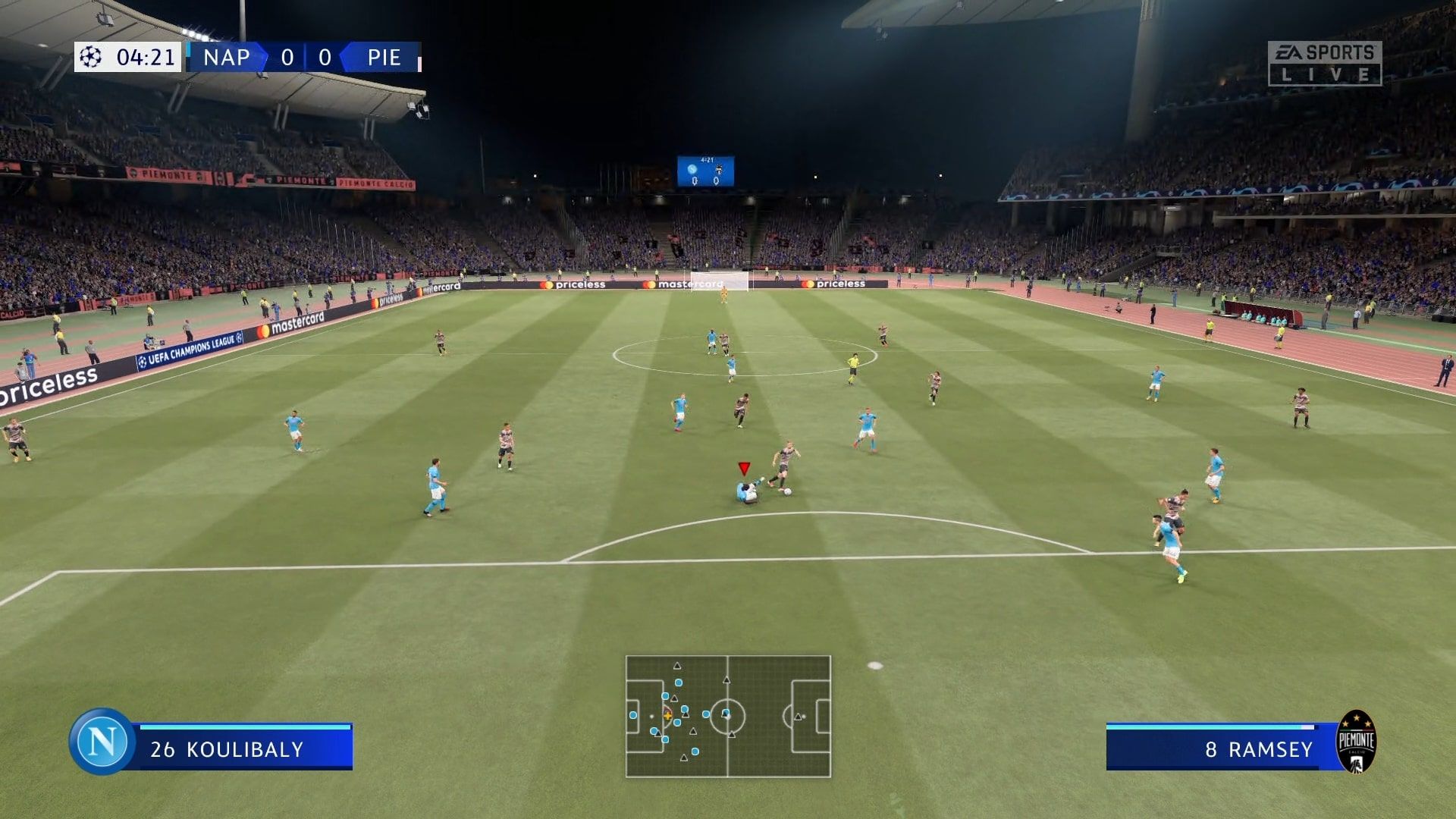This screenshot has width=1456, height=819.
Task: Expand the stadium jumbotron scoreboard
Action: tap(707, 168)
